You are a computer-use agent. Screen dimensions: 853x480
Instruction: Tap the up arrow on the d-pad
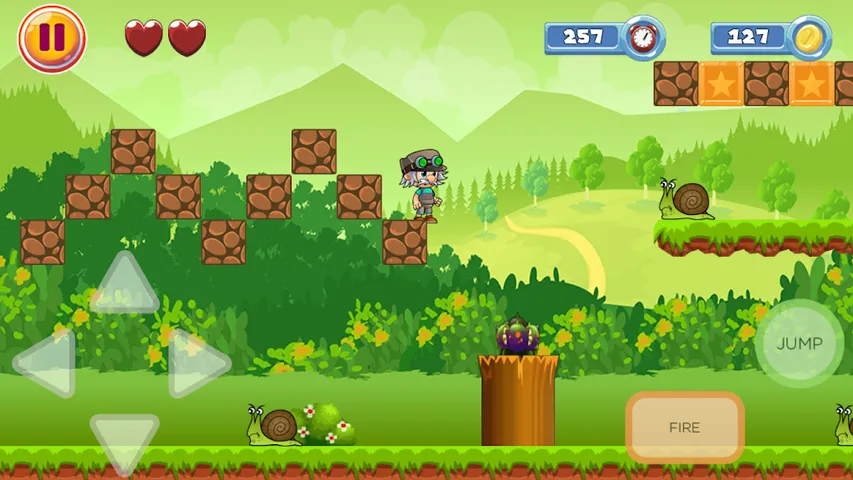(x=124, y=286)
